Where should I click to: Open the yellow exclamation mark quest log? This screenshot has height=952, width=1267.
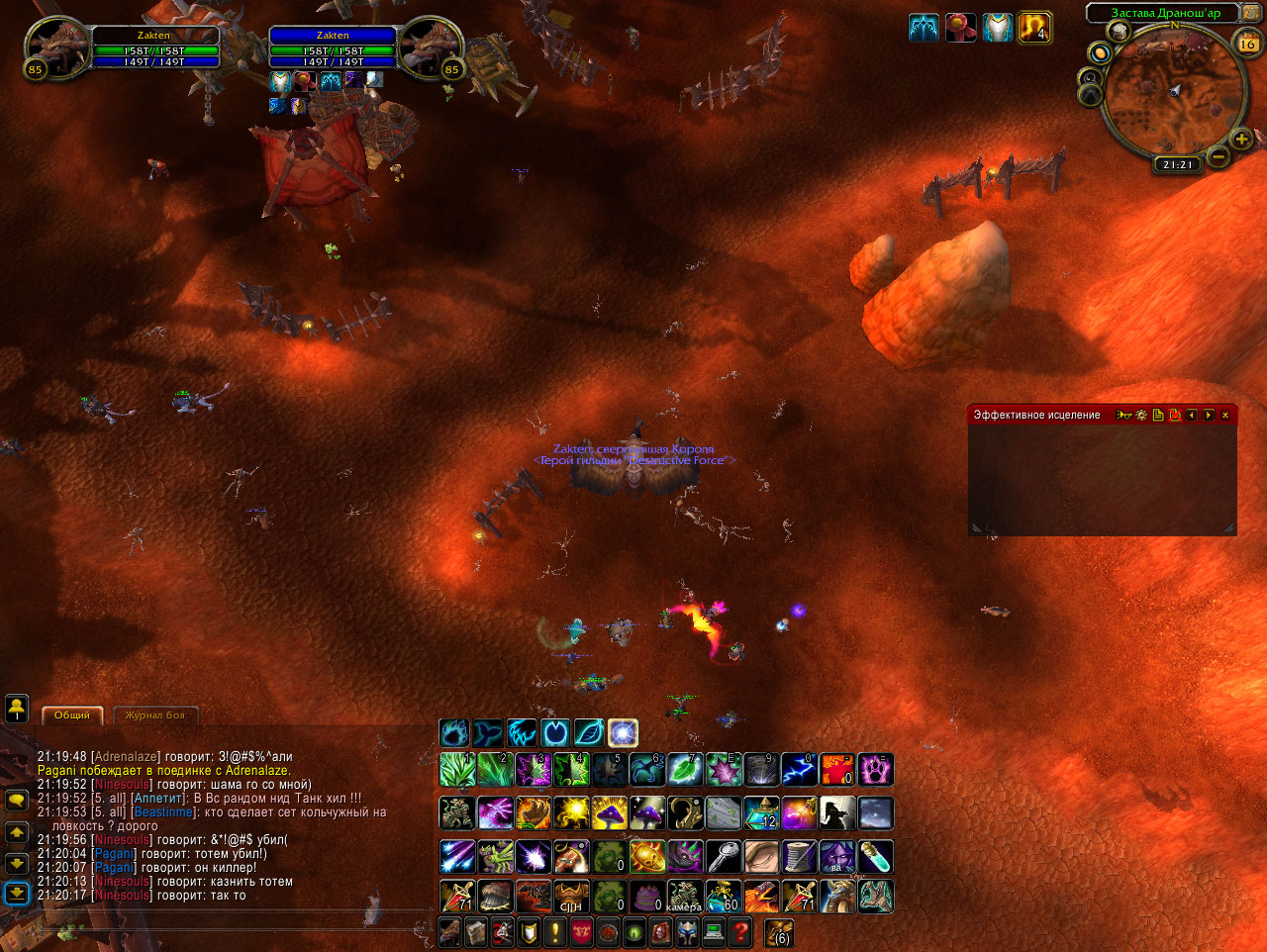coord(554,932)
